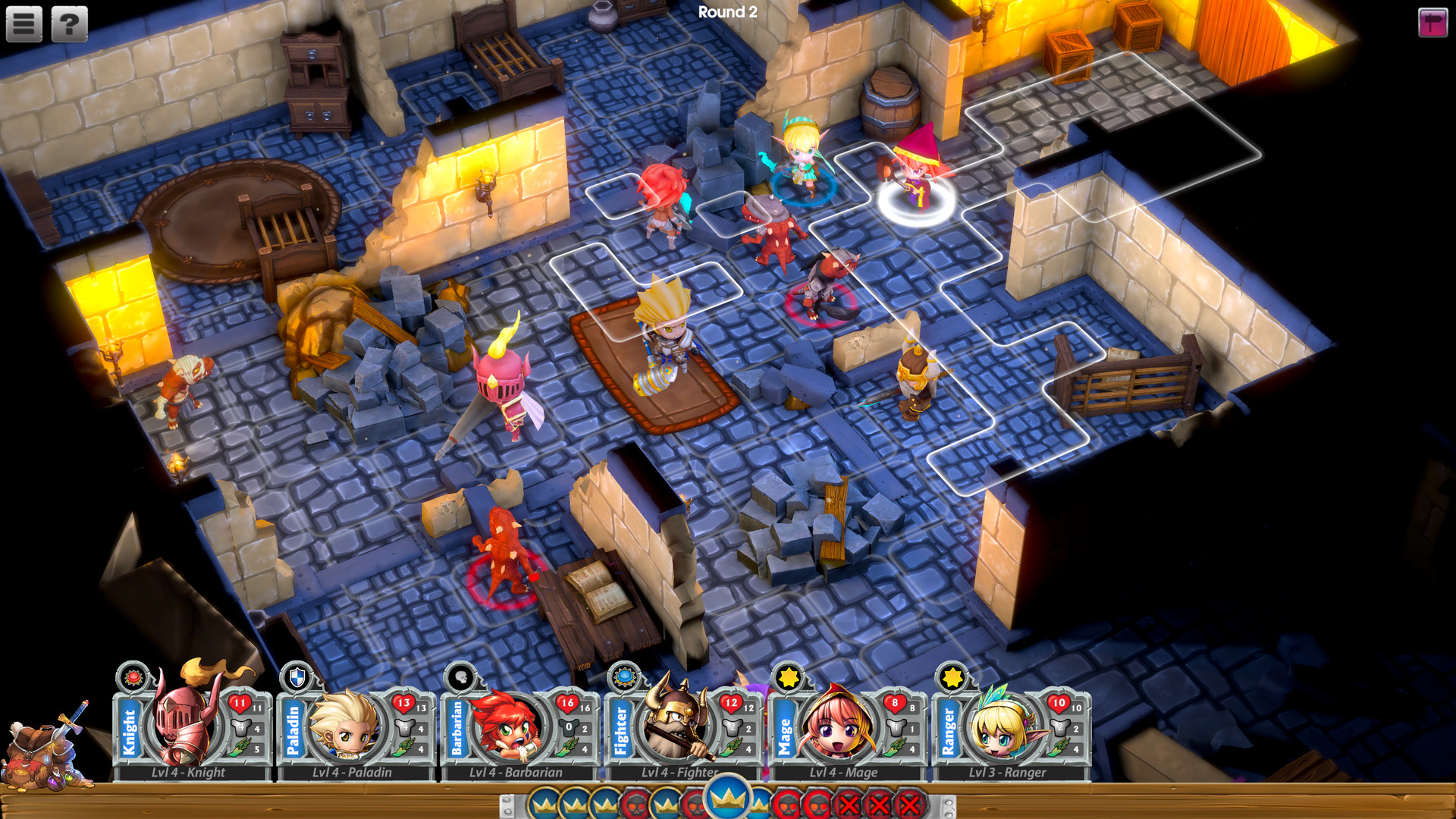Viewport: 1456px width, 819px height.
Task: Click a red X token in the turn order bar
Action: [x=849, y=802]
